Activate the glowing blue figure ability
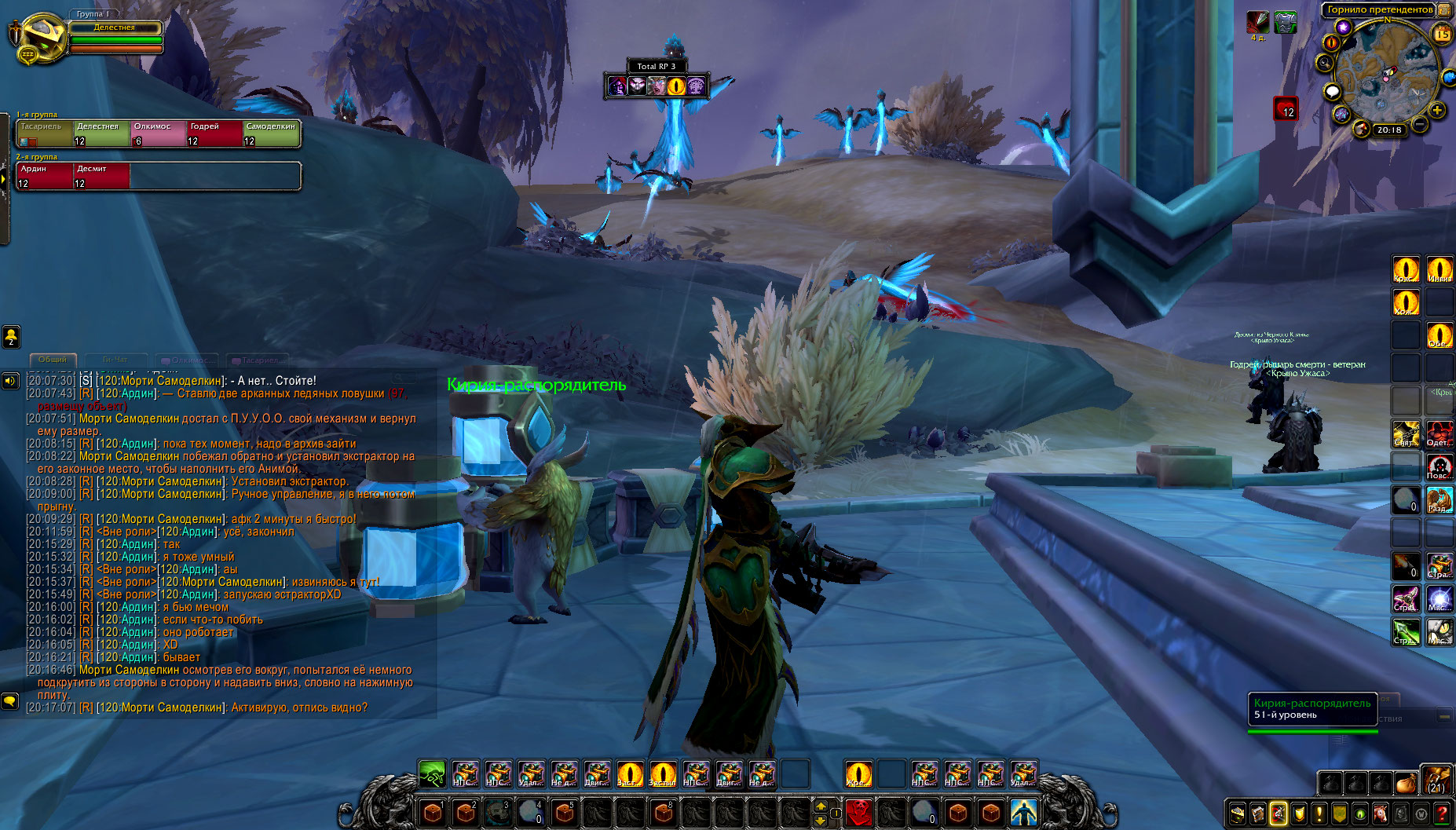The width and height of the screenshot is (1456, 830). tap(1022, 812)
